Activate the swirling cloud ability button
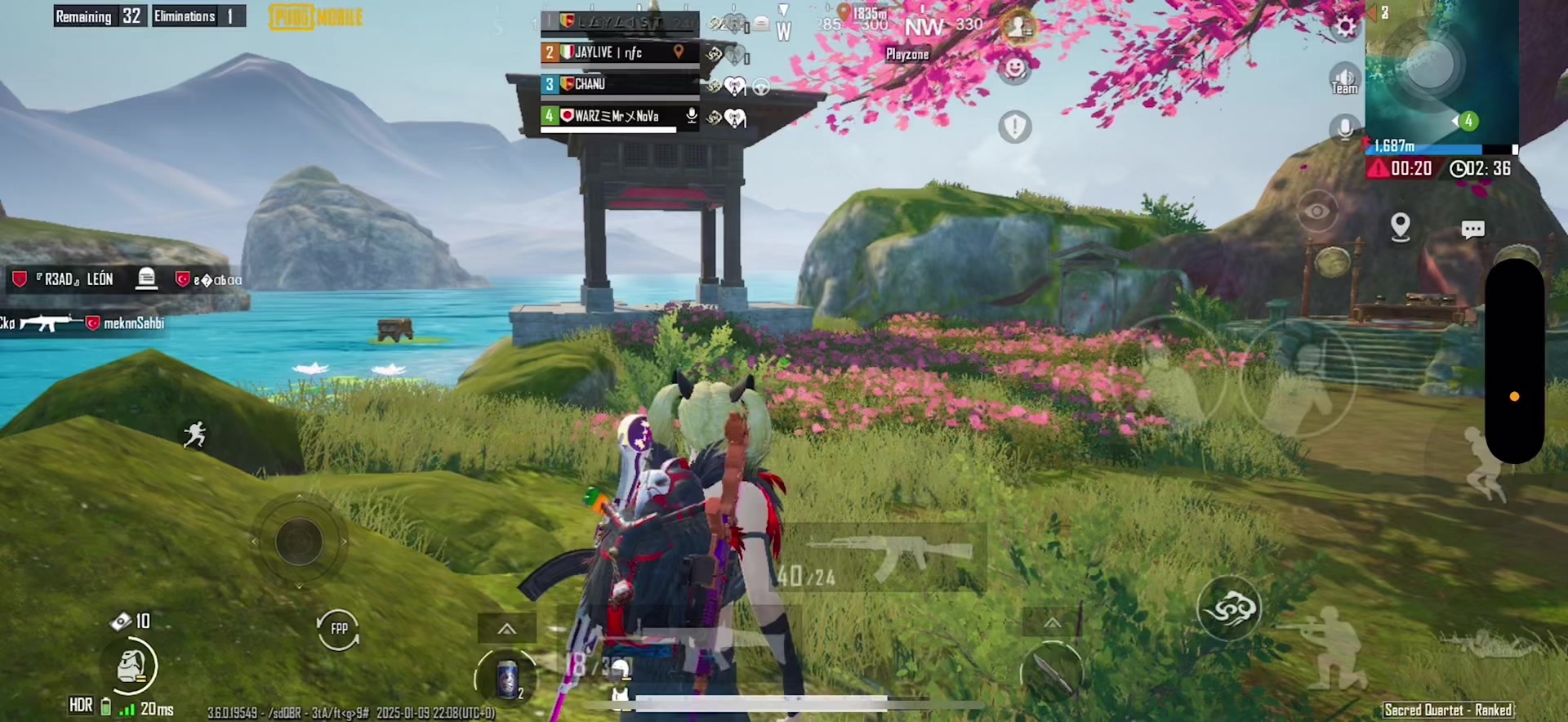Viewport: 1568px width, 722px height. coord(1228,608)
